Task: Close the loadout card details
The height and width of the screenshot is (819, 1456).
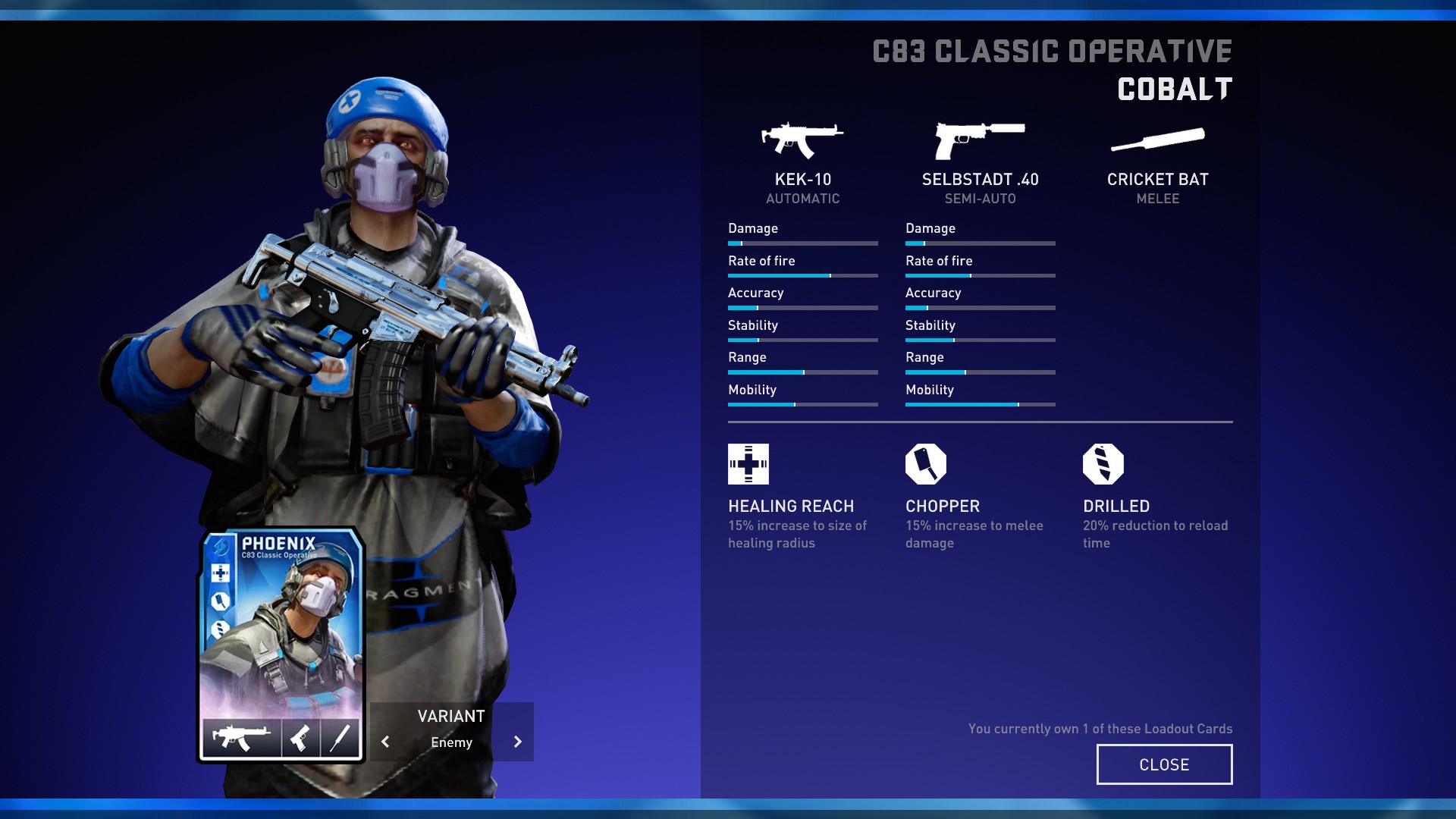Action: click(x=1164, y=764)
